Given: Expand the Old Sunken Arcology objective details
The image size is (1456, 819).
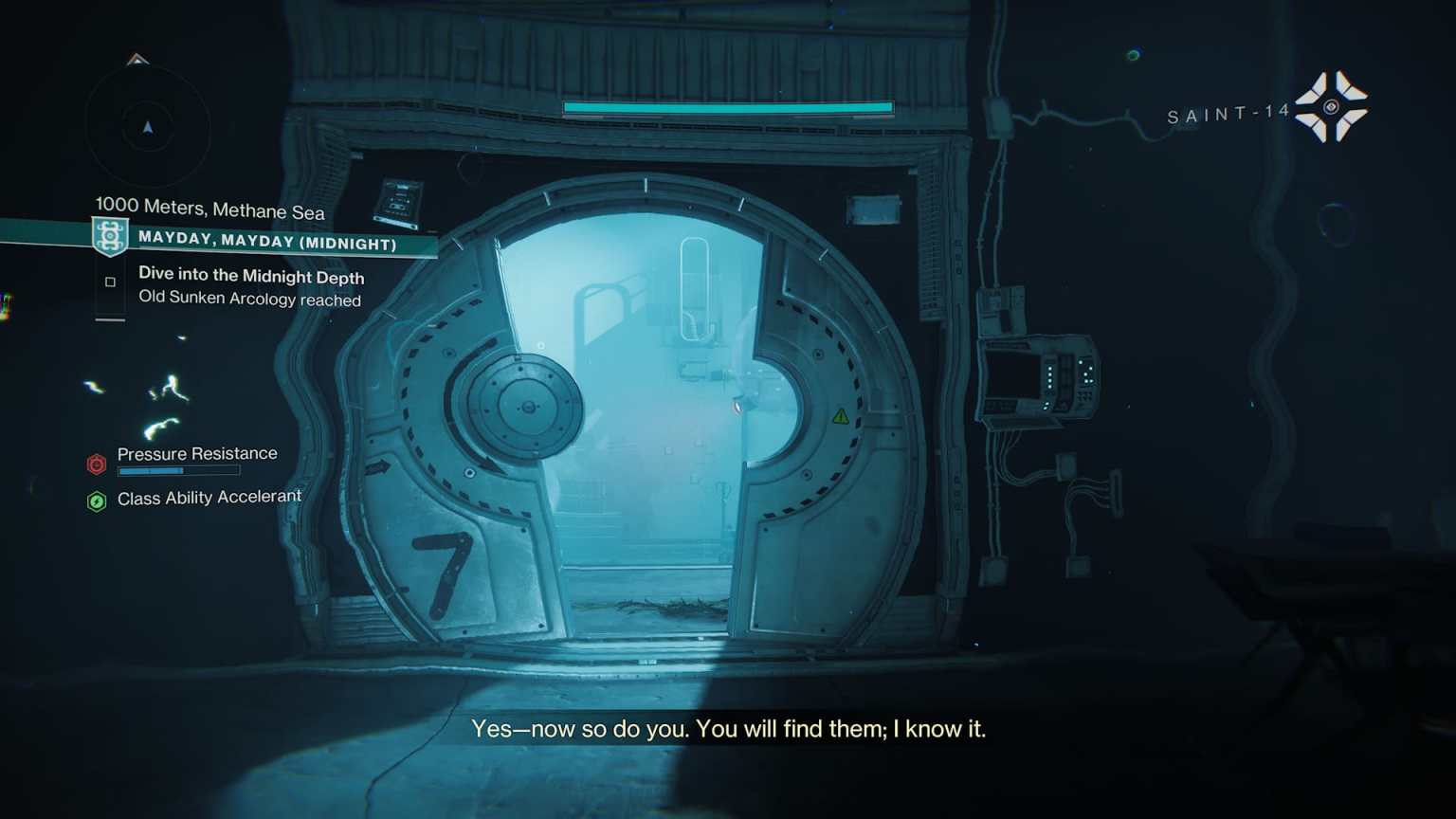Looking at the screenshot, I should [249, 300].
